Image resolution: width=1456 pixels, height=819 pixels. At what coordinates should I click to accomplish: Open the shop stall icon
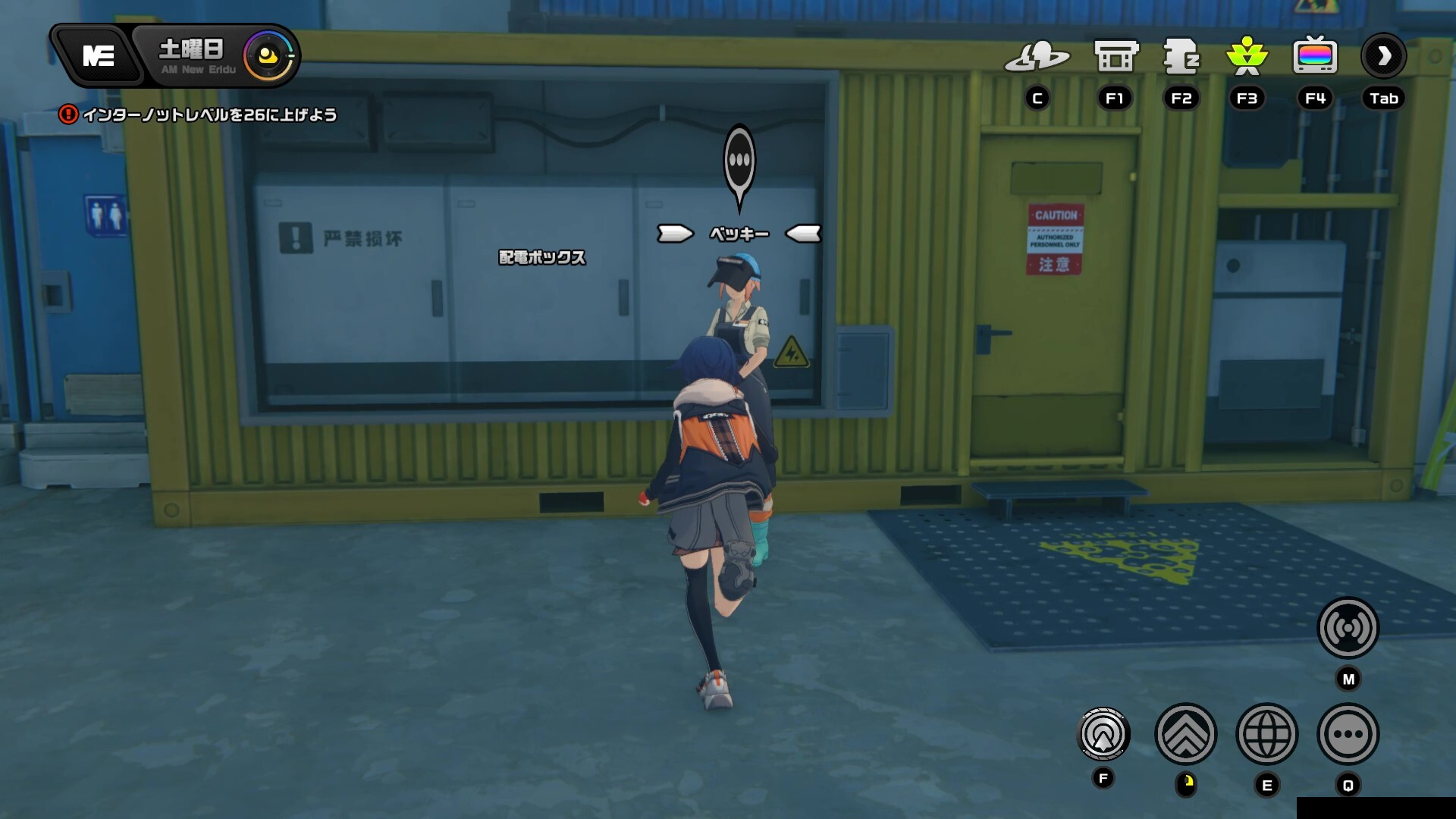[1116, 57]
